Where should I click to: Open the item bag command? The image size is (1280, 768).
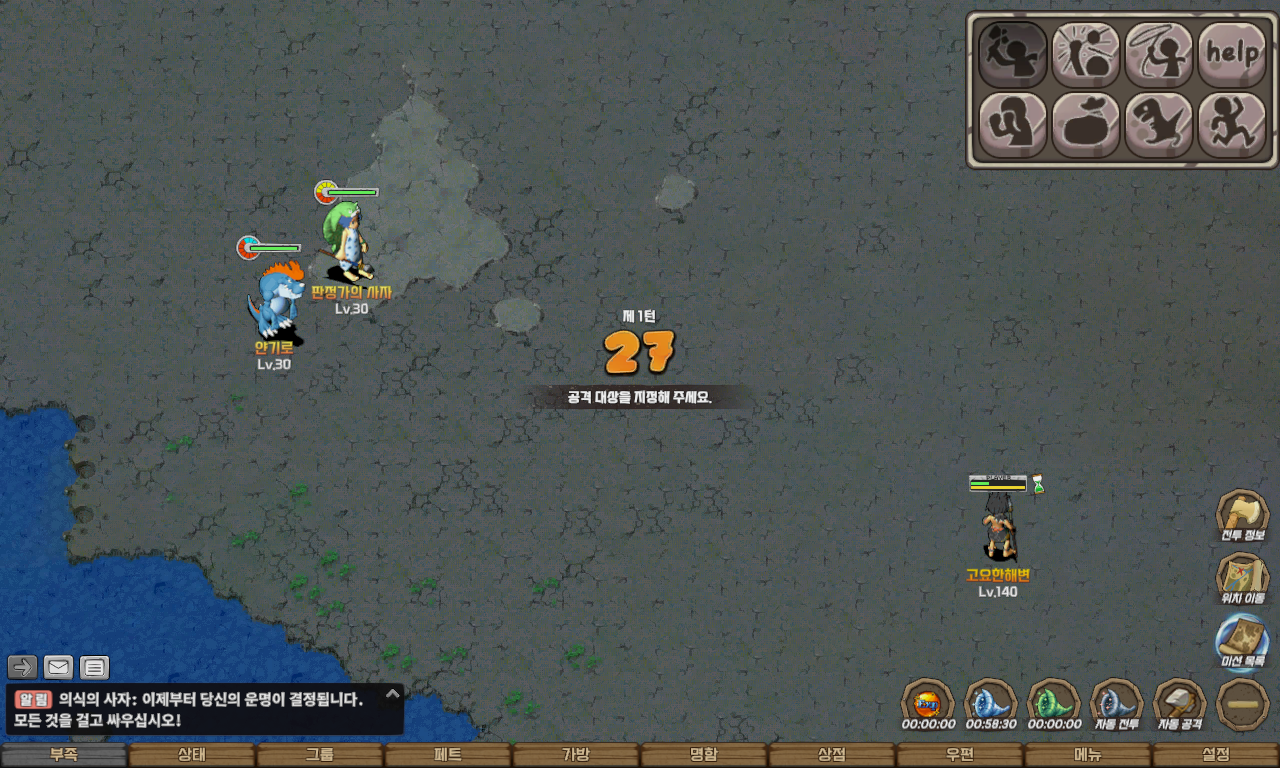(x=1085, y=125)
